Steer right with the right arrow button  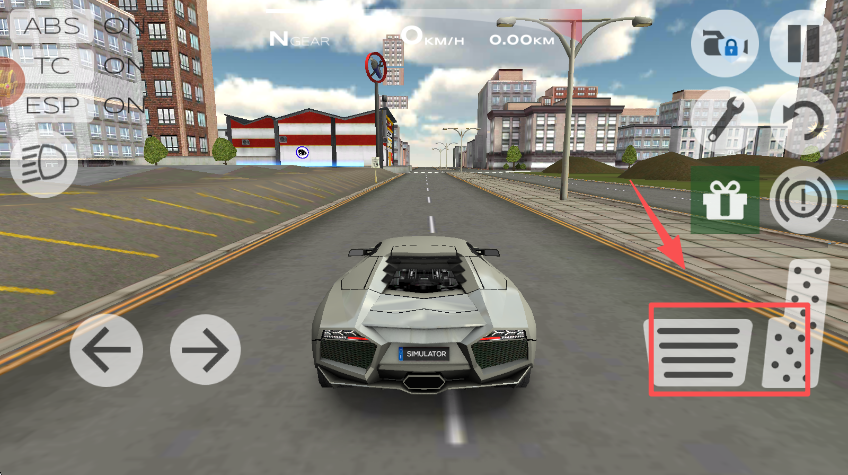[205, 350]
